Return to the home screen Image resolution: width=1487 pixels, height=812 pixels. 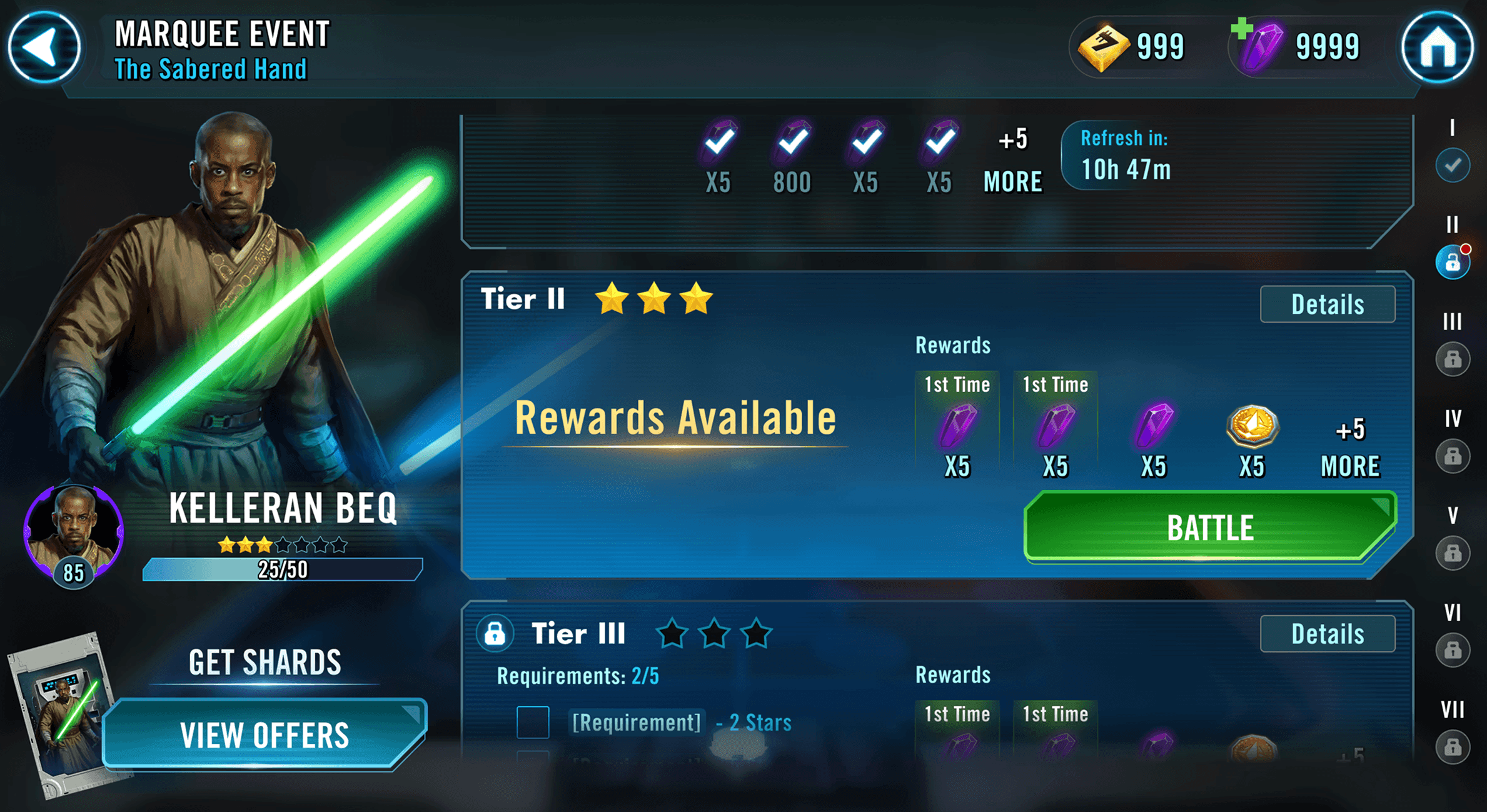[1438, 47]
